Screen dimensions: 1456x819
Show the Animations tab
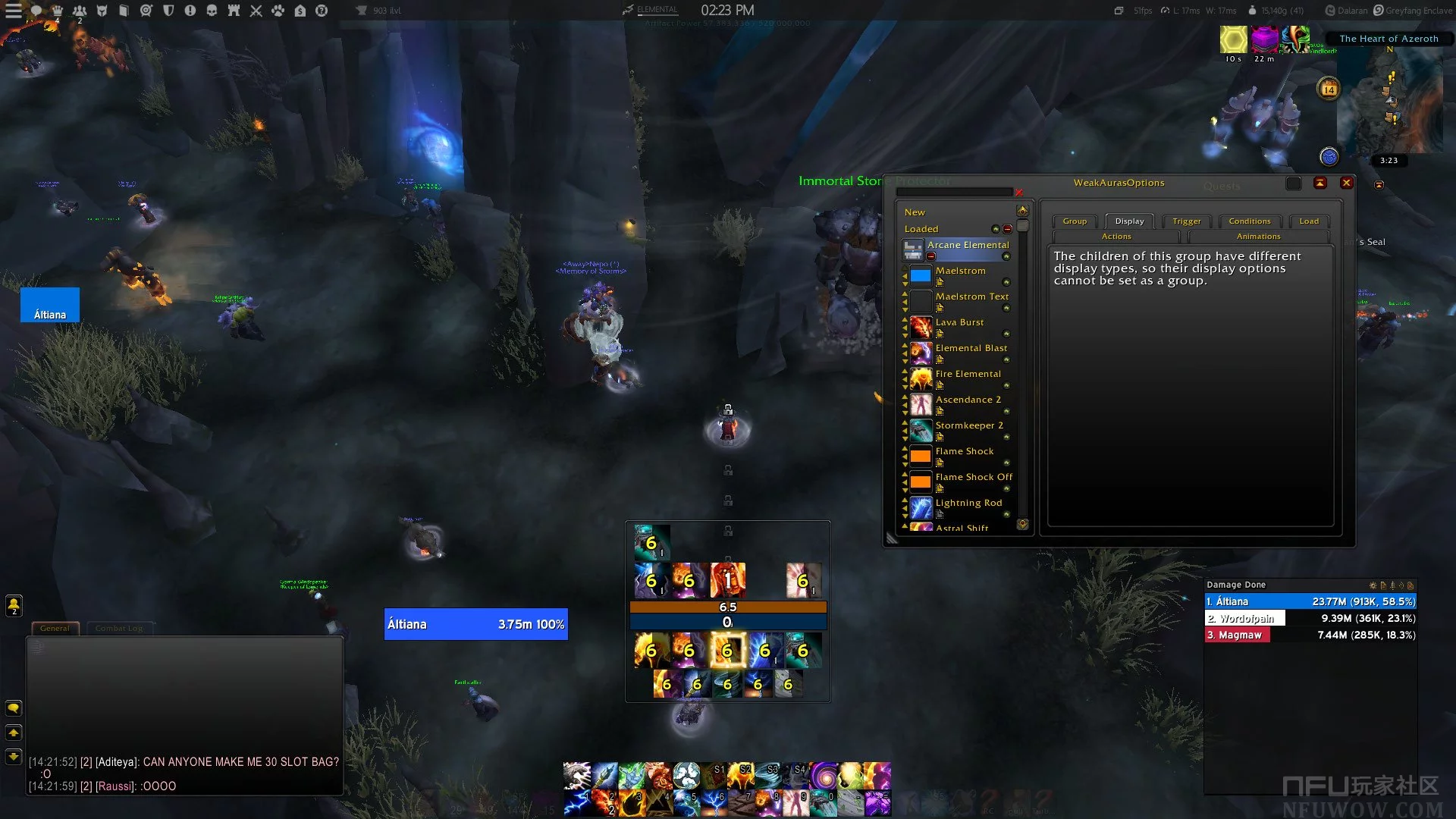coord(1258,237)
